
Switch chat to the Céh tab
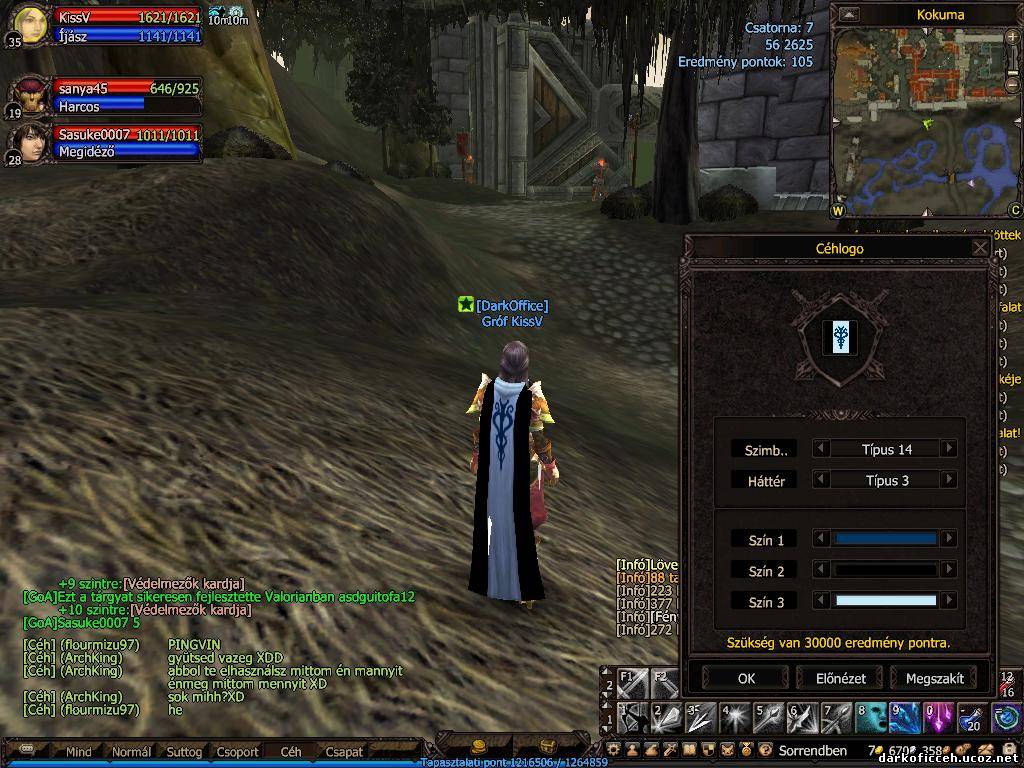tap(291, 752)
